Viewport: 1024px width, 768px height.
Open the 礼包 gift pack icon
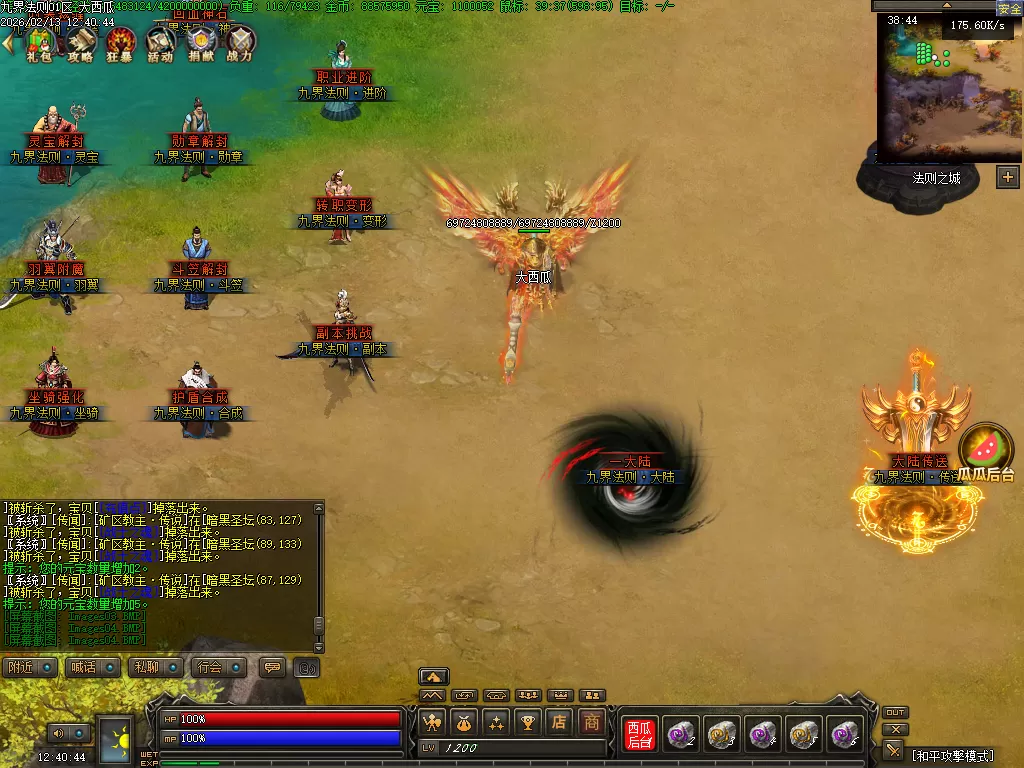(x=40, y=42)
